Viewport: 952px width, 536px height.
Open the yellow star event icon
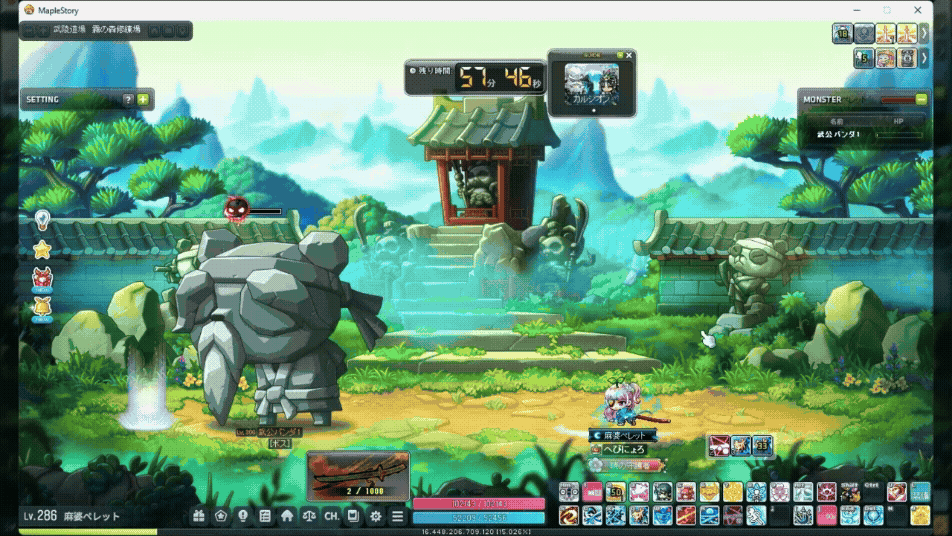pyautogui.click(x=42, y=248)
